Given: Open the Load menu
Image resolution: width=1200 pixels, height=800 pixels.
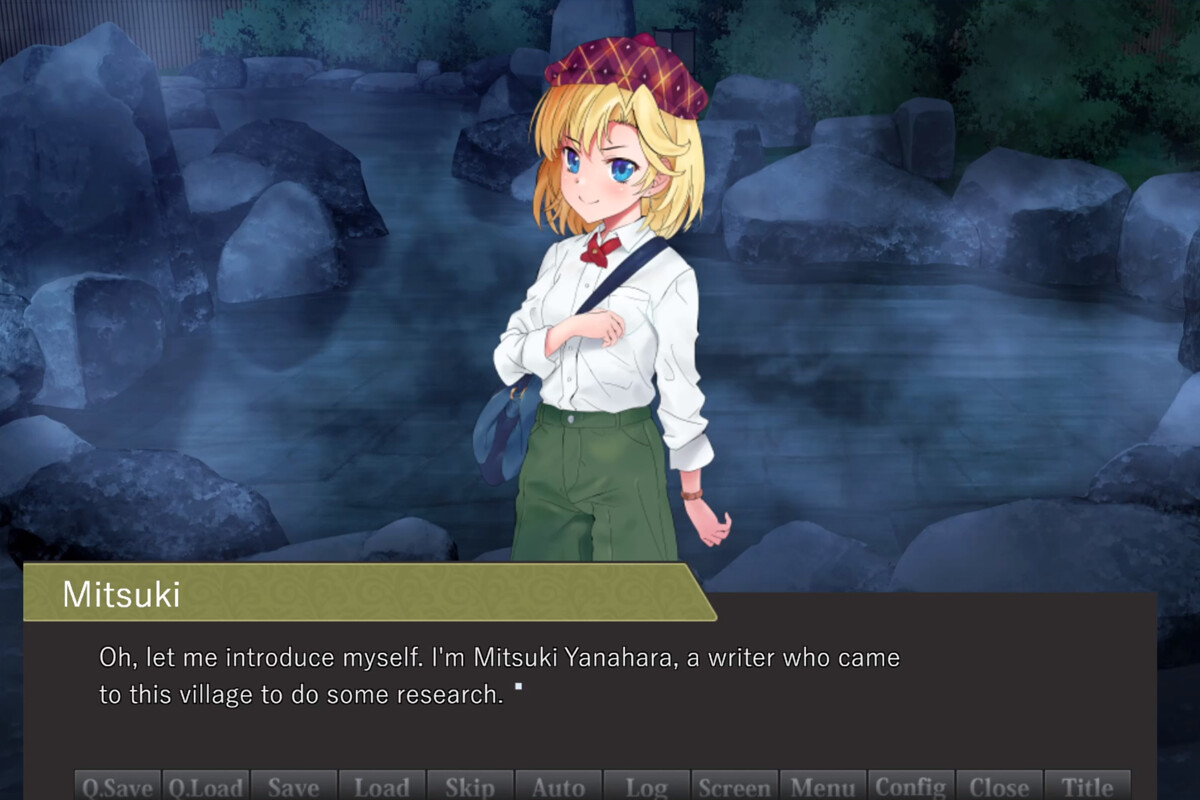Looking at the screenshot, I should 382,786.
